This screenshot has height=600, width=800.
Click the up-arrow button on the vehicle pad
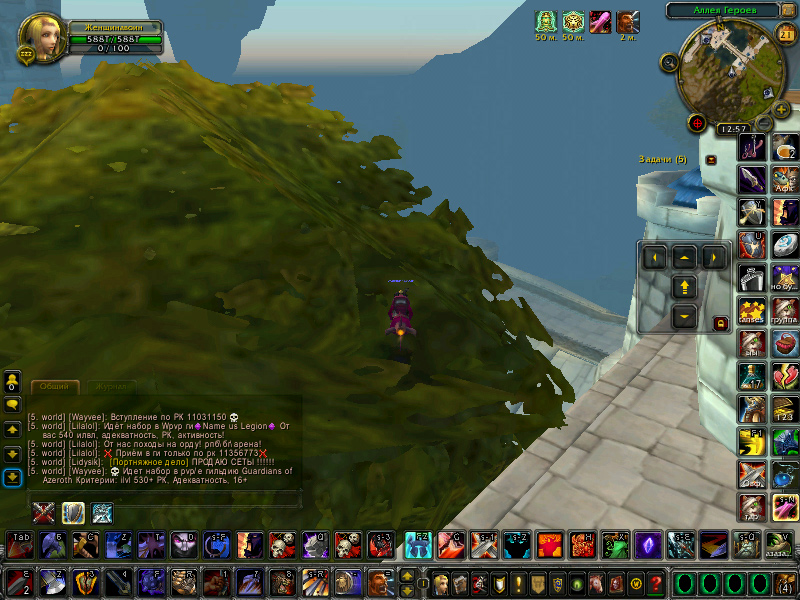(x=685, y=256)
